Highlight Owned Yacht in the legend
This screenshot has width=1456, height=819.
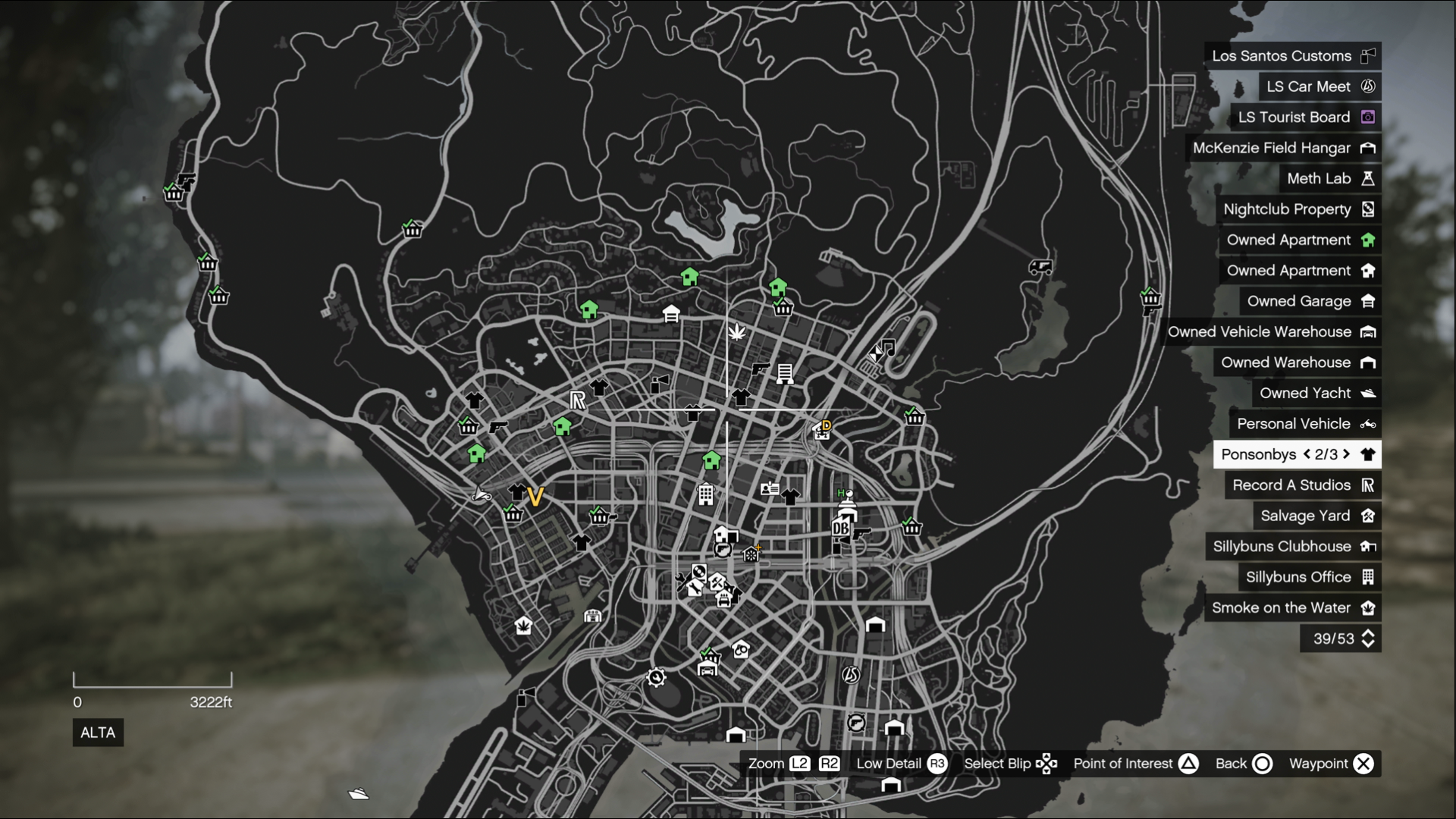[x=1316, y=393]
